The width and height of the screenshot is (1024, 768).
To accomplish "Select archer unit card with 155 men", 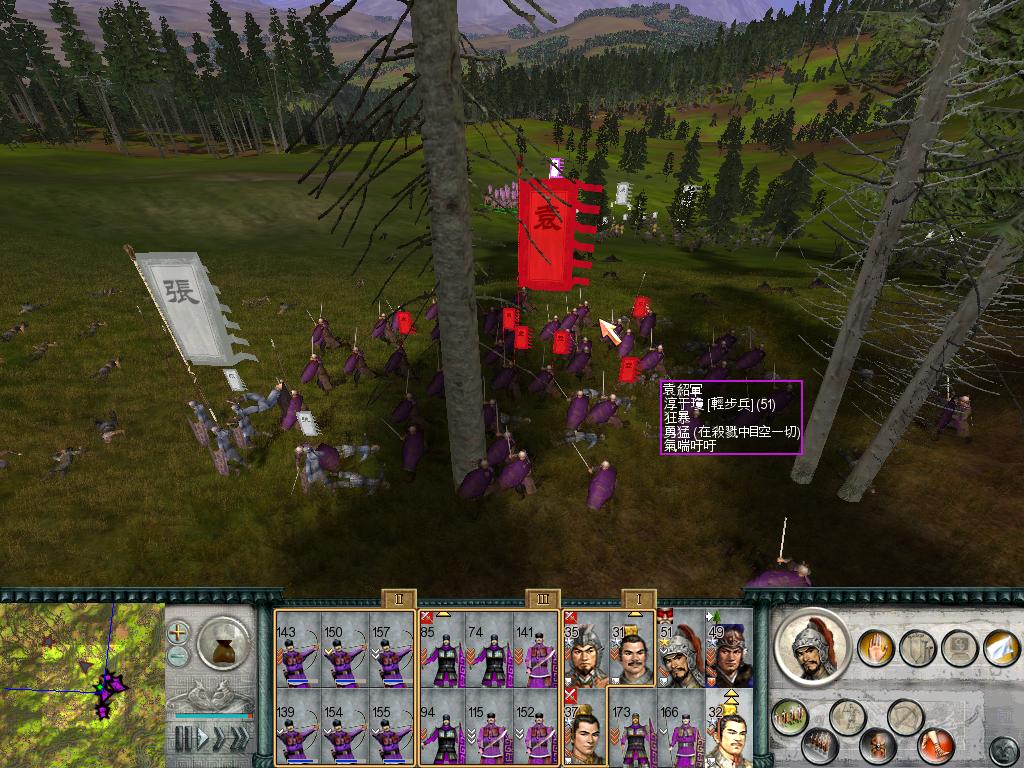I will [390, 727].
